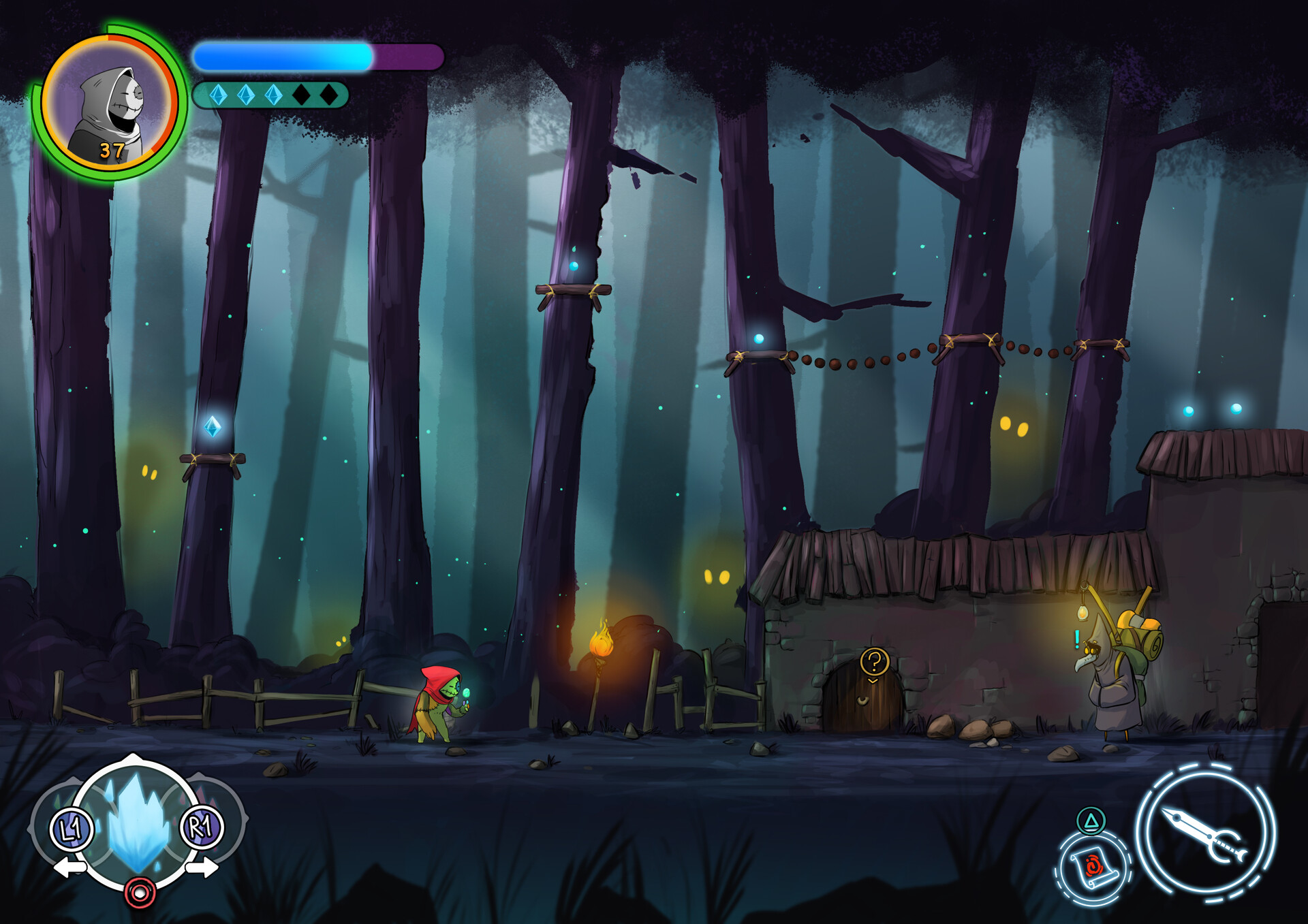
Task: Select the ice crystal ability icon
Action: pyautogui.click(x=138, y=823)
